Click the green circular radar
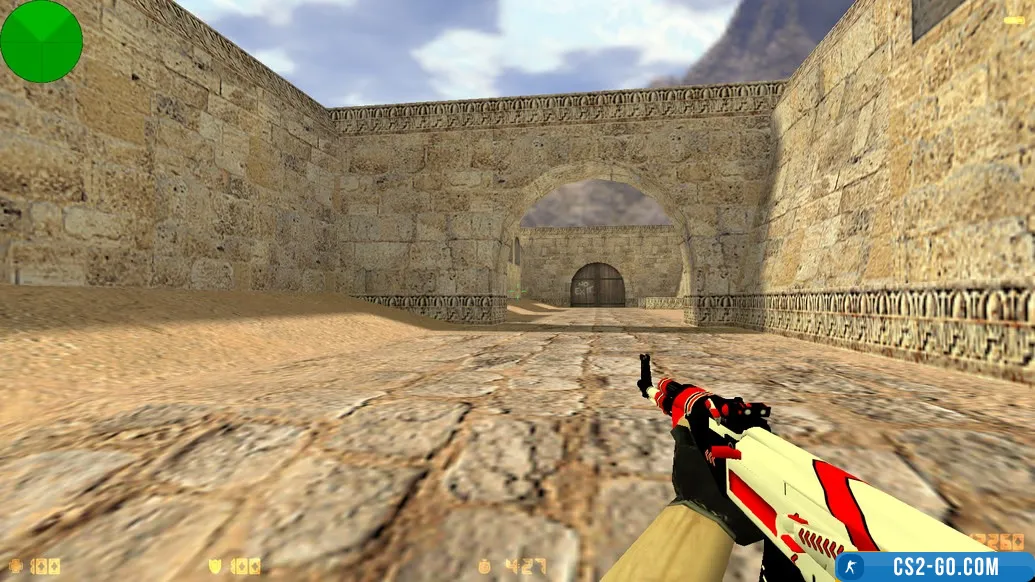The height and width of the screenshot is (582, 1035). pyautogui.click(x=41, y=41)
